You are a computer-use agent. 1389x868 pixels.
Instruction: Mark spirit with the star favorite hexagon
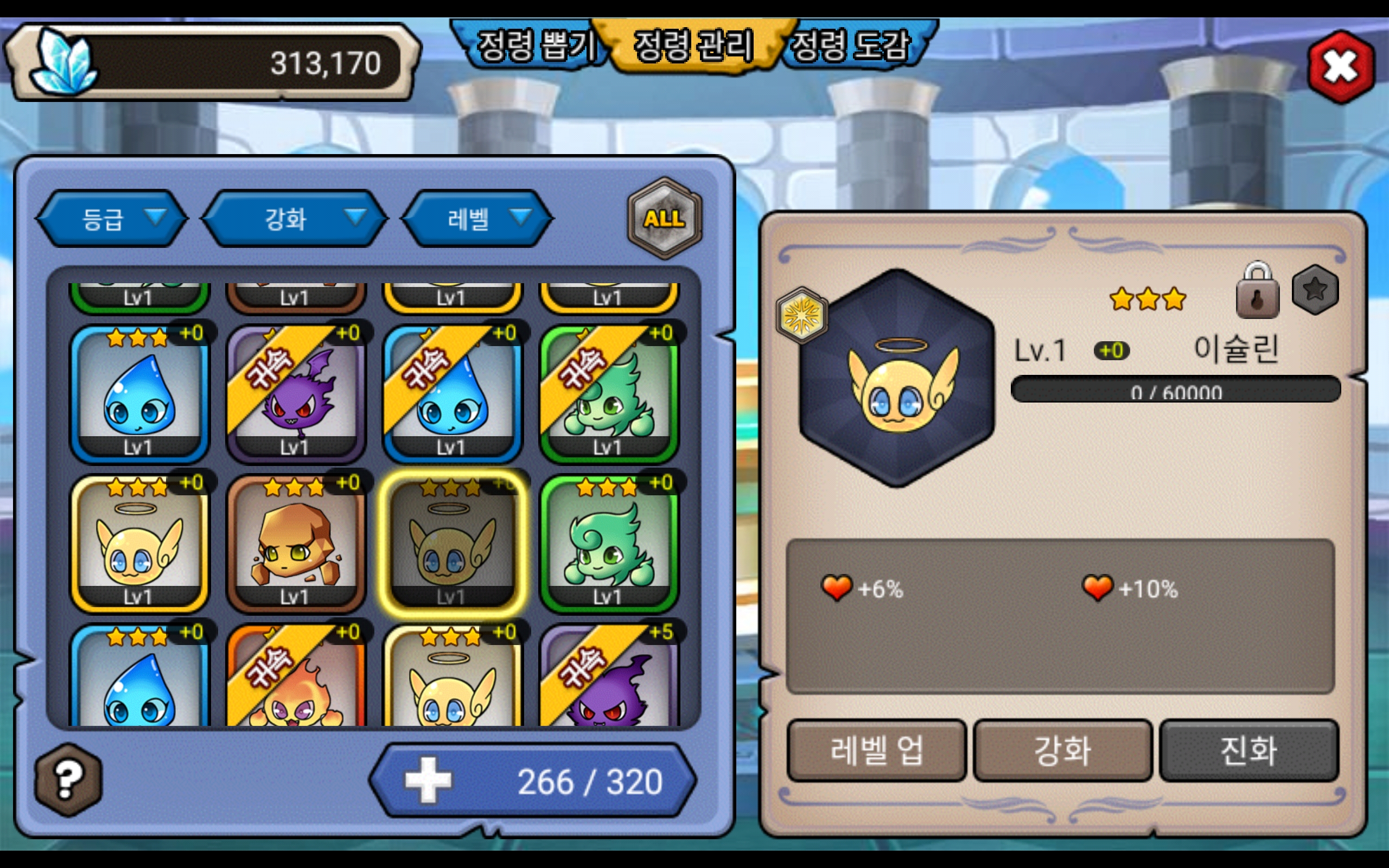pos(1315,290)
